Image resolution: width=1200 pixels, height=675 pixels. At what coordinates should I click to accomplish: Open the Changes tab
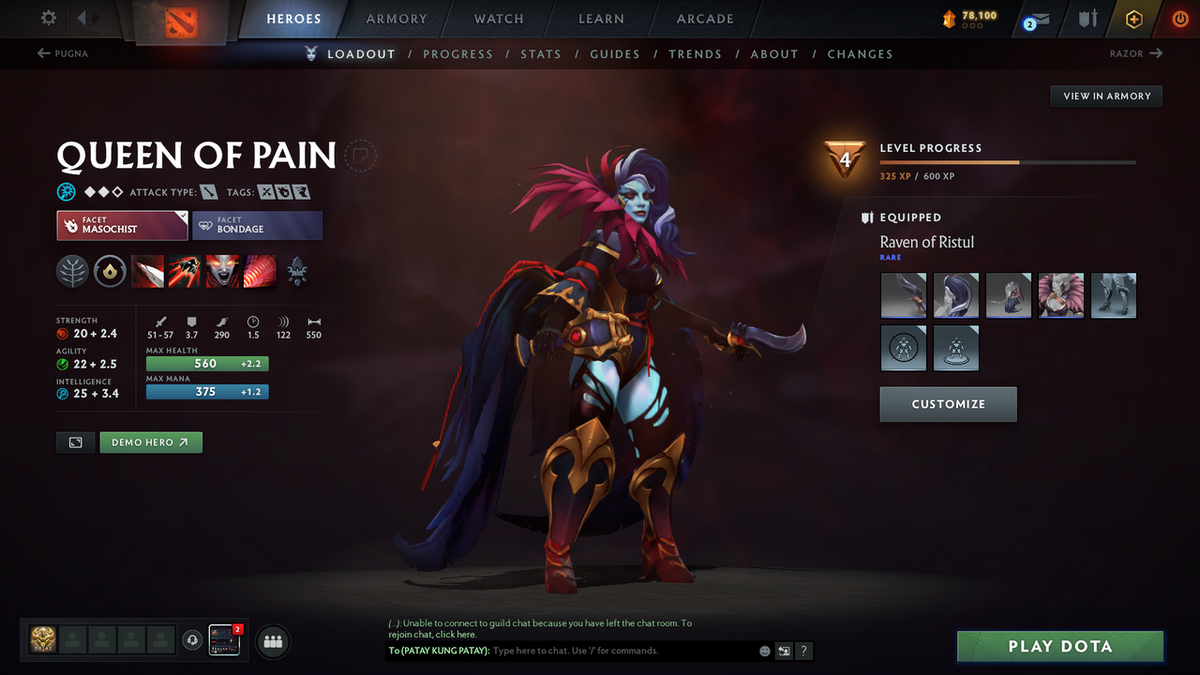(860, 54)
